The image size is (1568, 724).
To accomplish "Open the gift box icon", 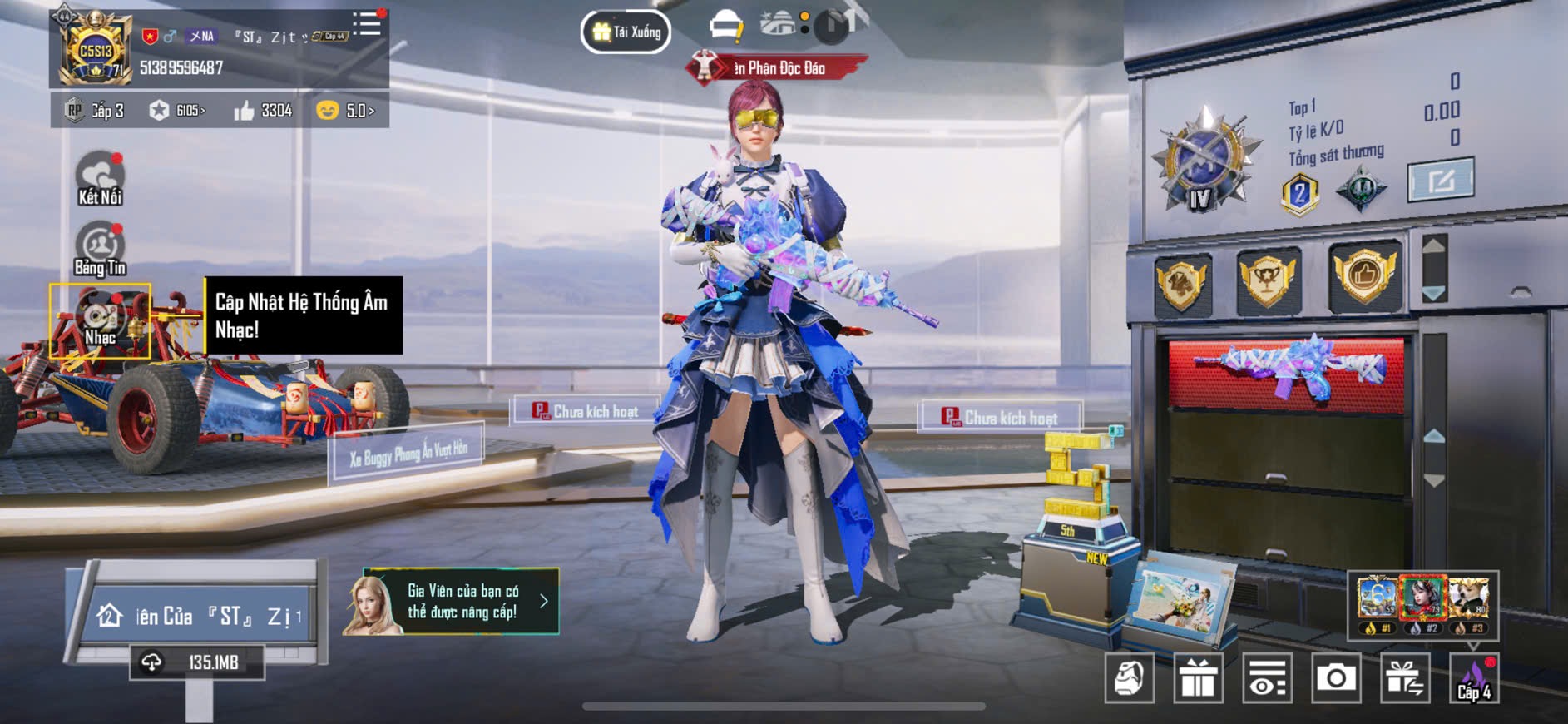I will (x=1198, y=678).
